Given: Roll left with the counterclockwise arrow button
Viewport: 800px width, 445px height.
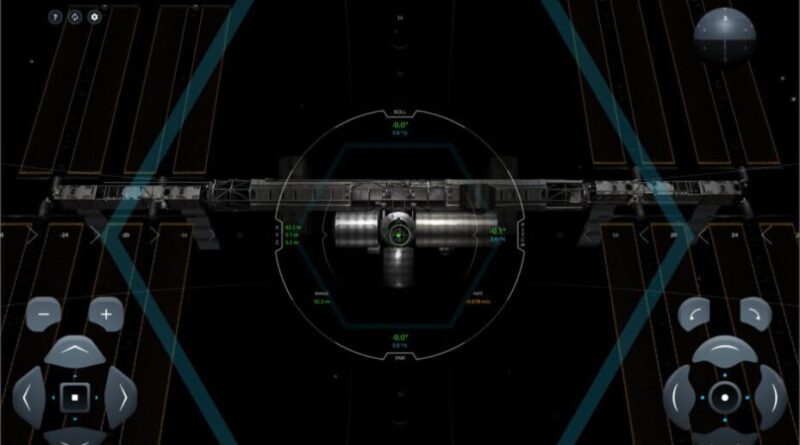Looking at the screenshot, I should pos(694,313).
